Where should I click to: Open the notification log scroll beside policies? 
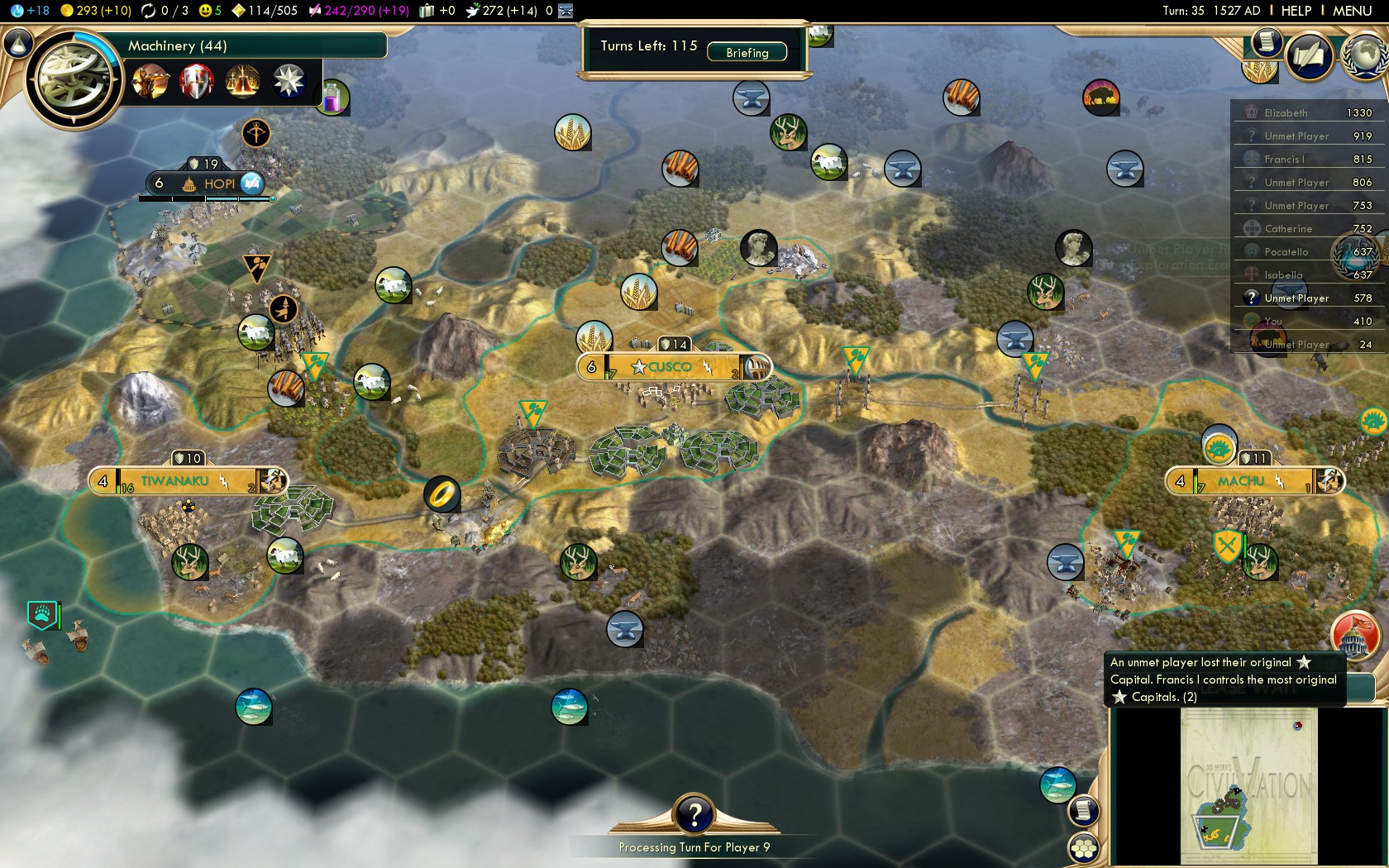1265,41
